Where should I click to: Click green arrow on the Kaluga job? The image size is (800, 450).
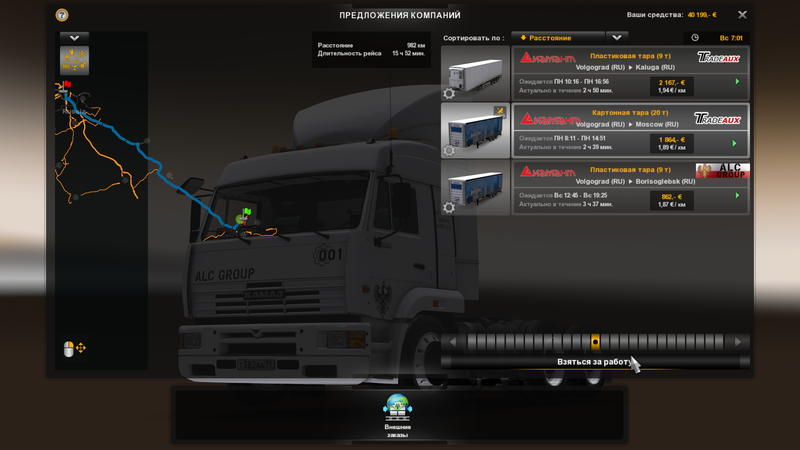(738, 82)
